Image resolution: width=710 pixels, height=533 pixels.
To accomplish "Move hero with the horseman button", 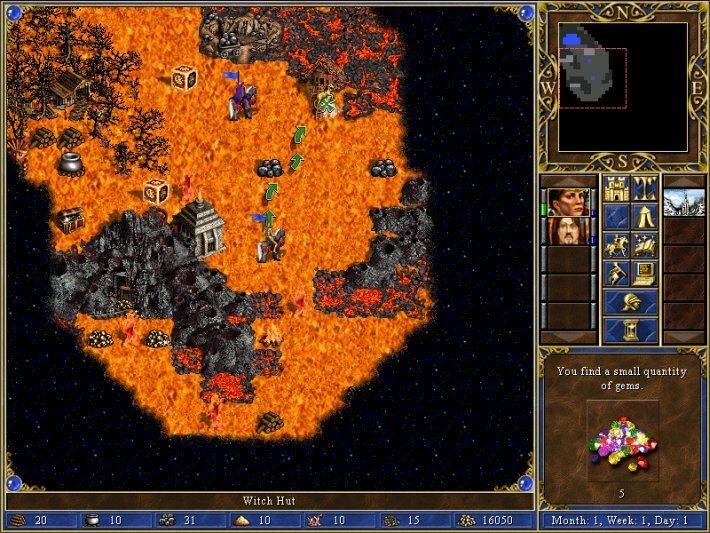I will coord(615,245).
